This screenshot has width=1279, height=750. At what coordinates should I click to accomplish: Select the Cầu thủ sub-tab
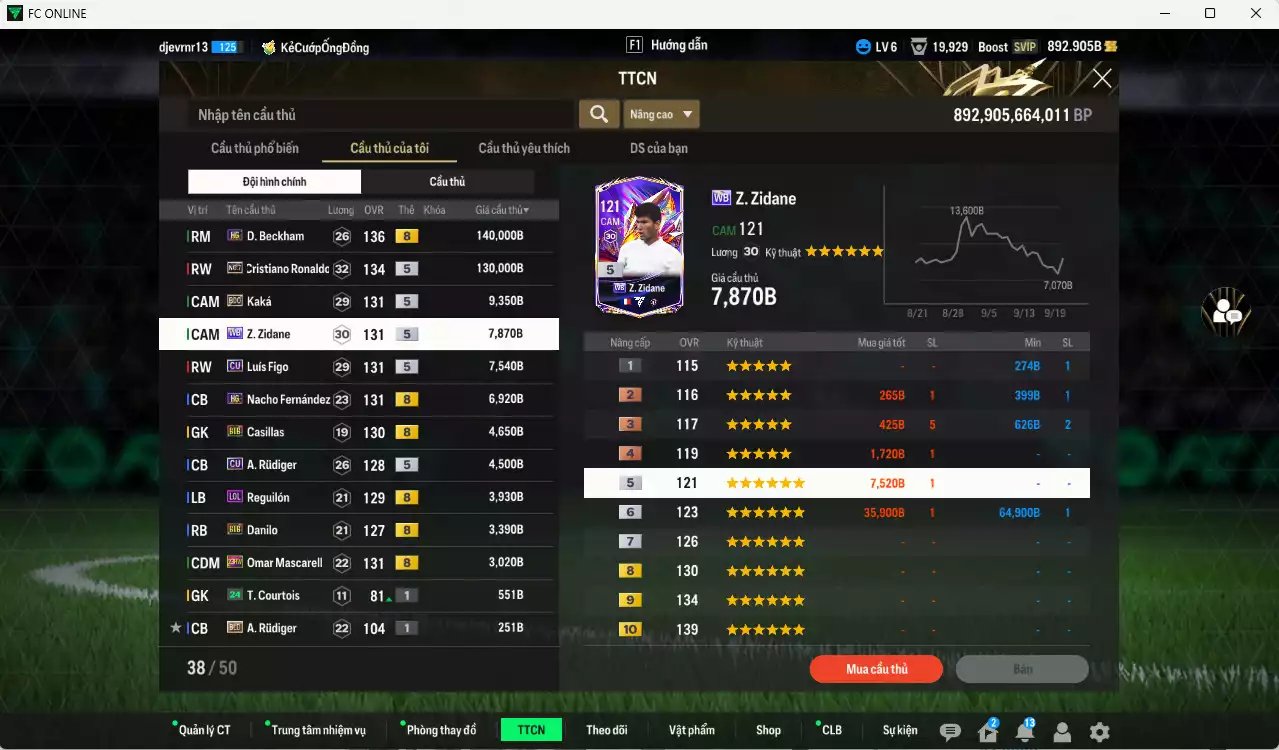pyautogui.click(x=447, y=181)
